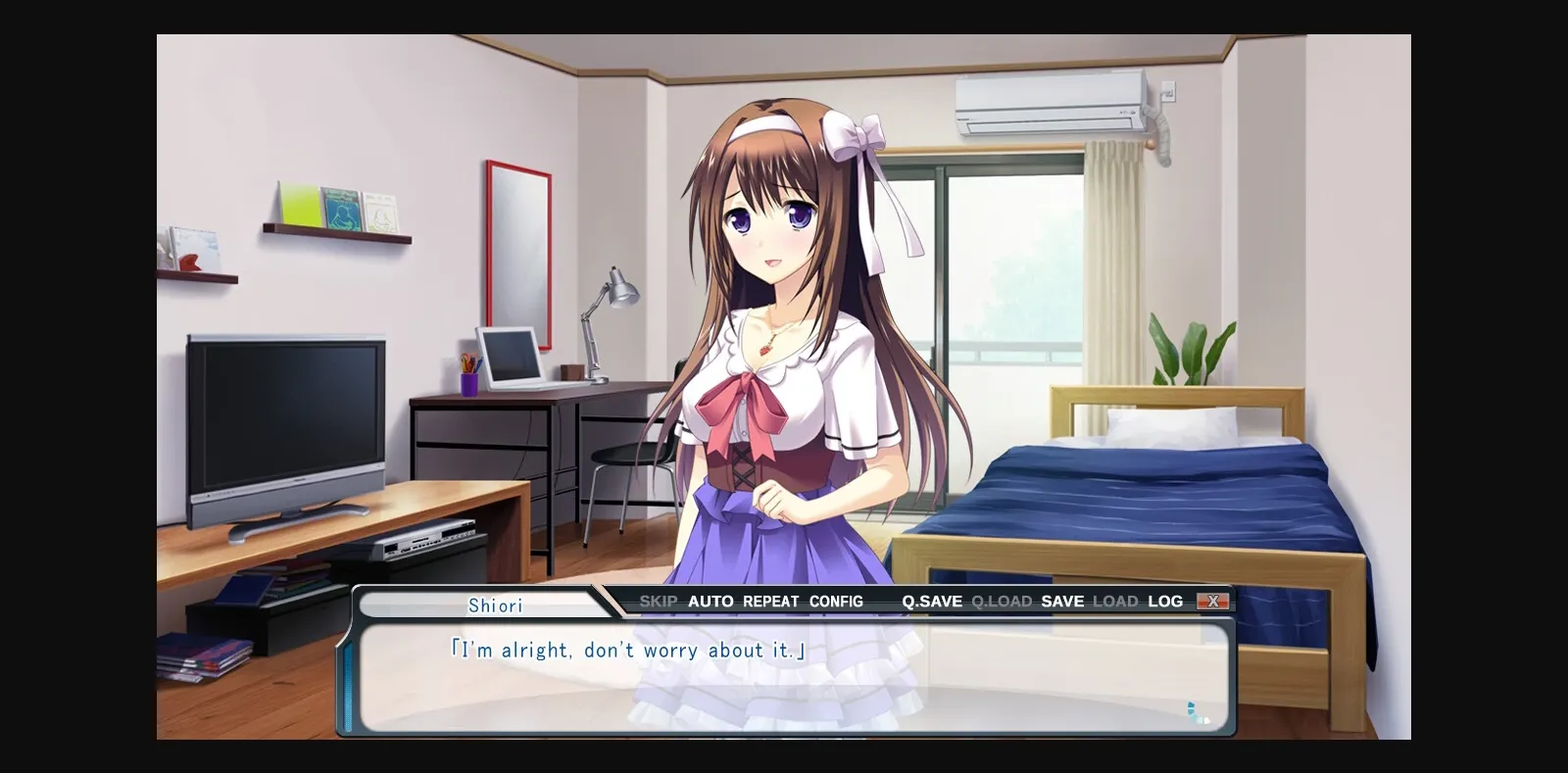Enable SKIP mode to fast-forward text
The height and width of the screenshot is (773, 1568).
point(659,601)
